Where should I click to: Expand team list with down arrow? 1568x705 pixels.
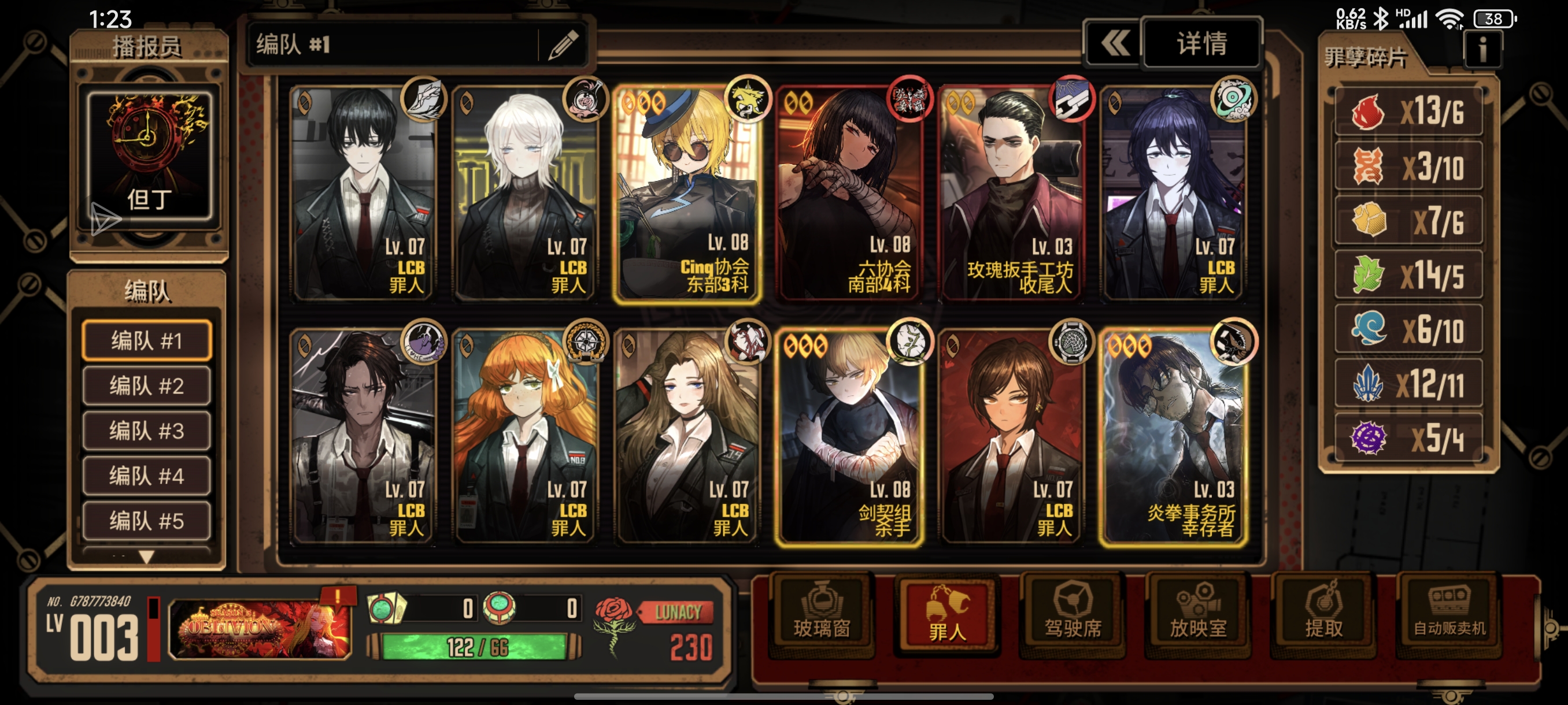147,556
